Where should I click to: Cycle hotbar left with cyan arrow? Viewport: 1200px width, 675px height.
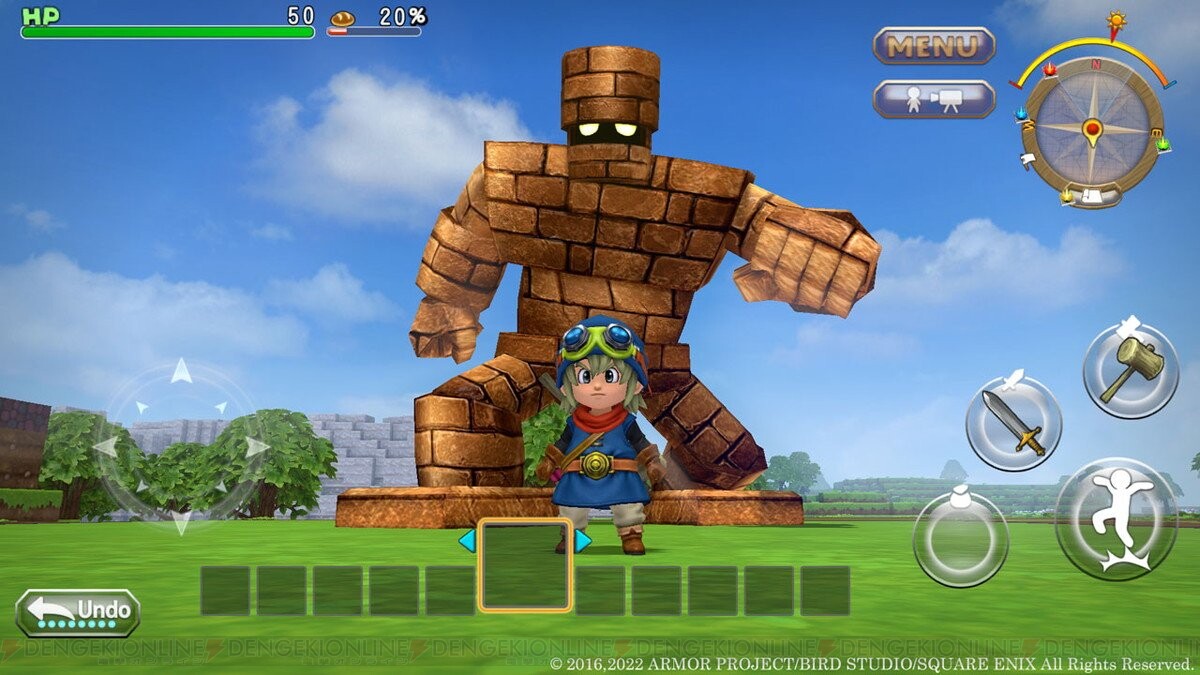466,541
